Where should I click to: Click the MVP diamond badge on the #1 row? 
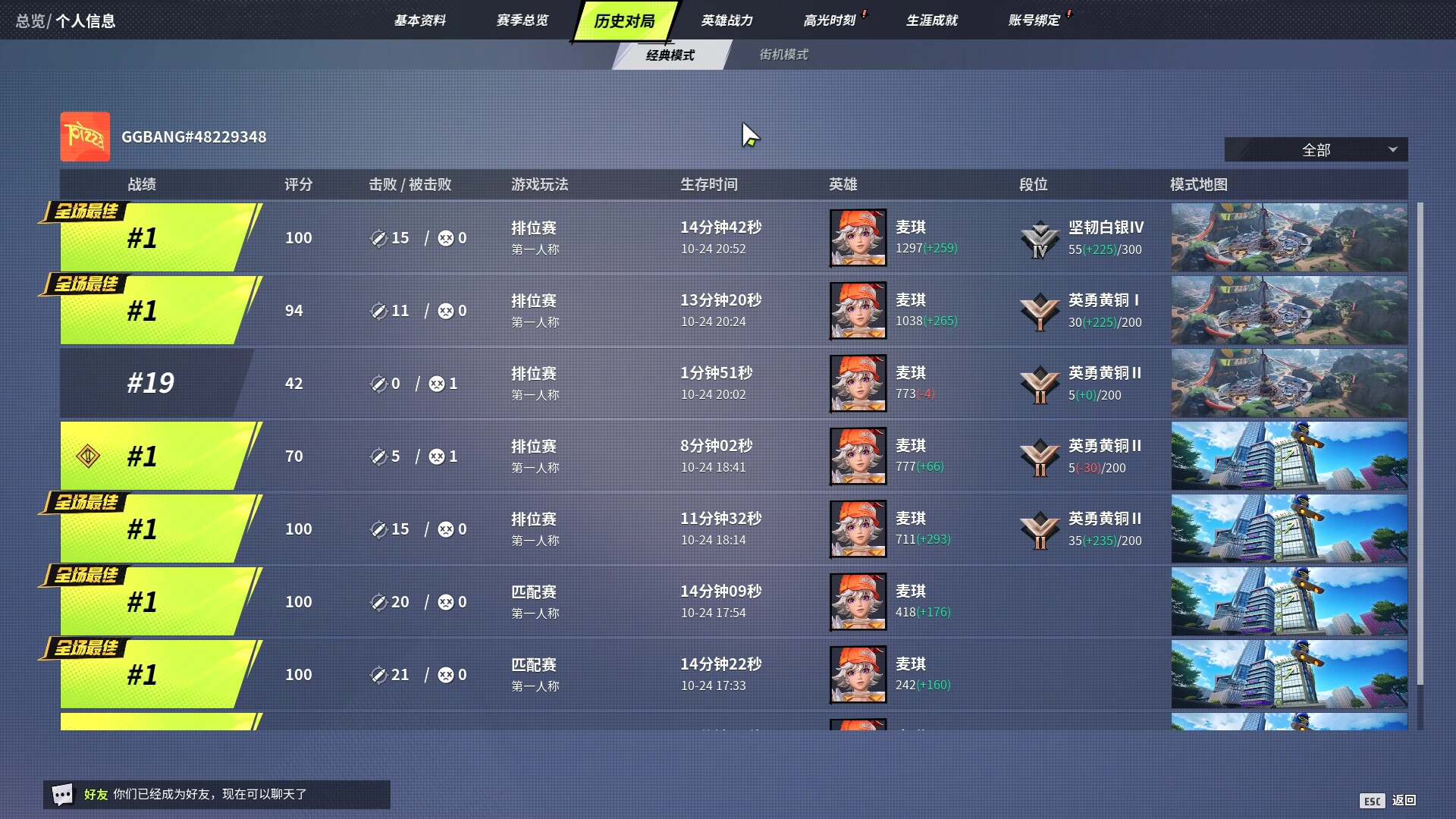[89, 456]
